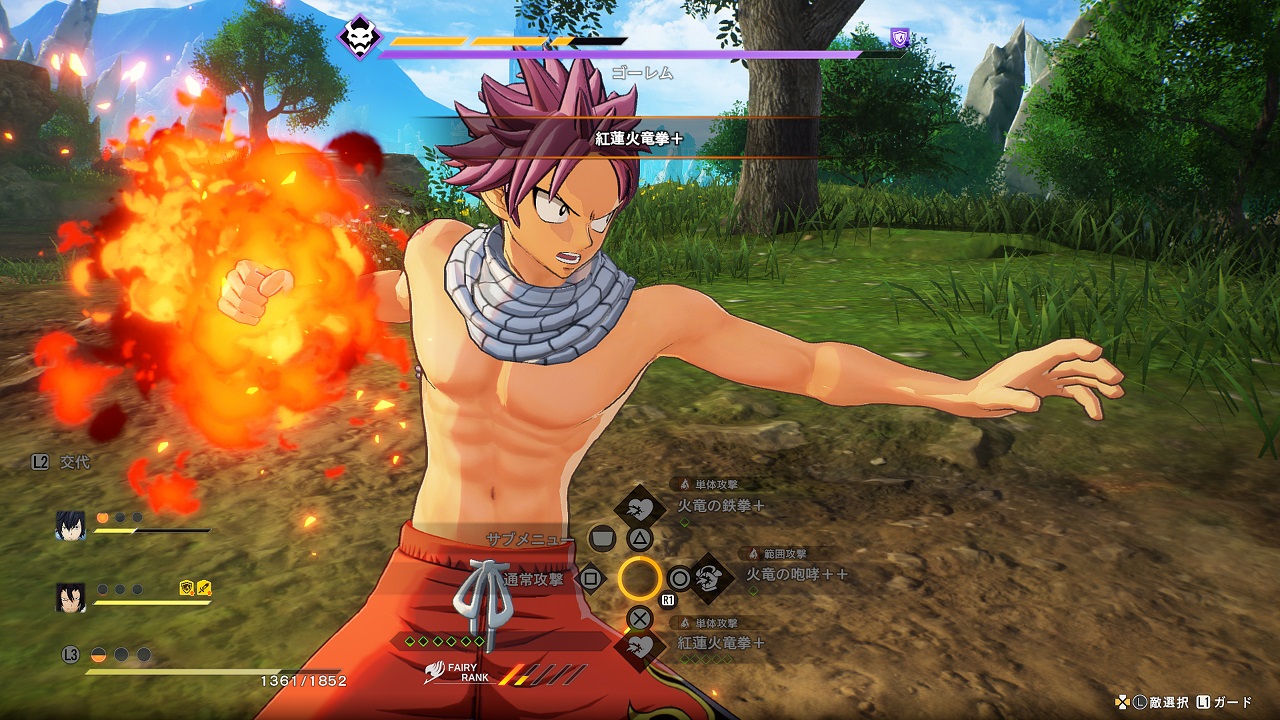This screenshot has width=1280, height=720.
Task: Choose 通常攻撃 normal attack
Action: click(534, 578)
